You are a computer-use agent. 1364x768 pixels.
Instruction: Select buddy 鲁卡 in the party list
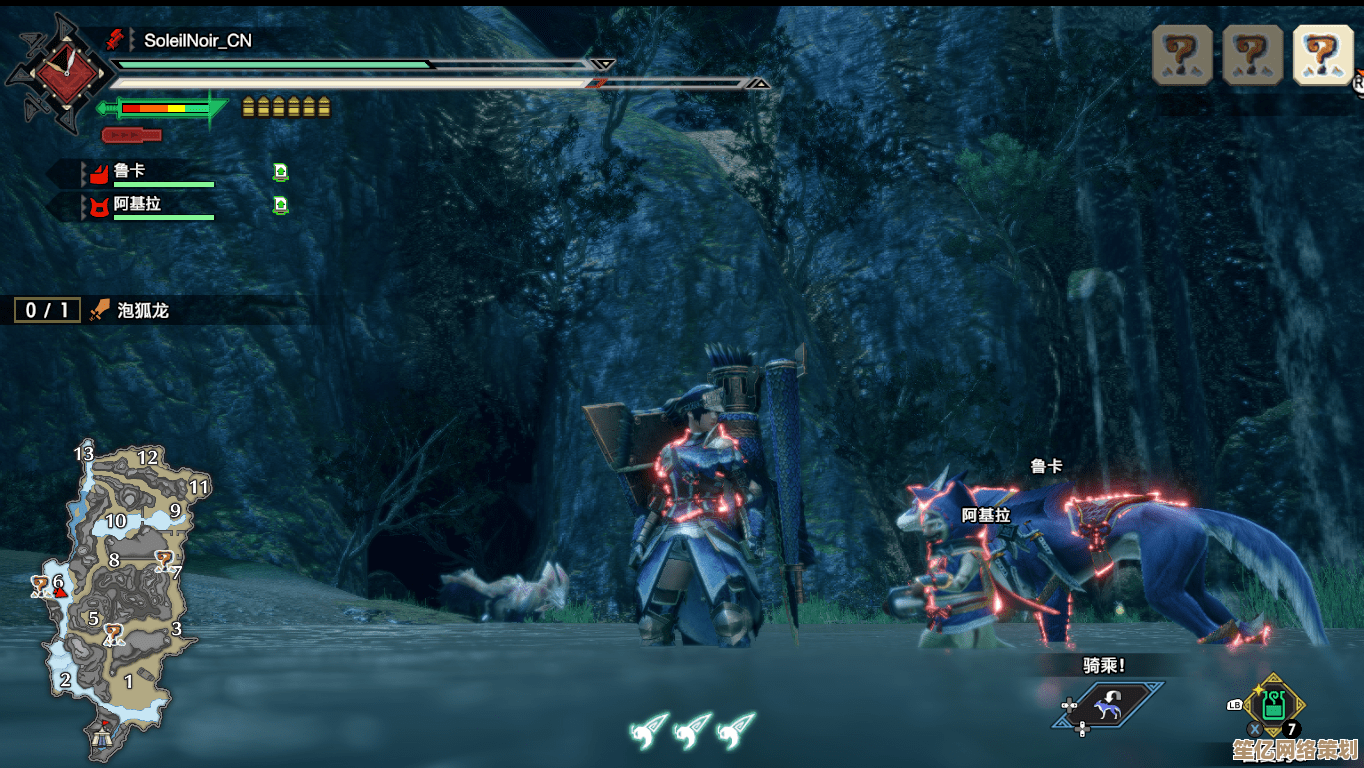[129, 172]
